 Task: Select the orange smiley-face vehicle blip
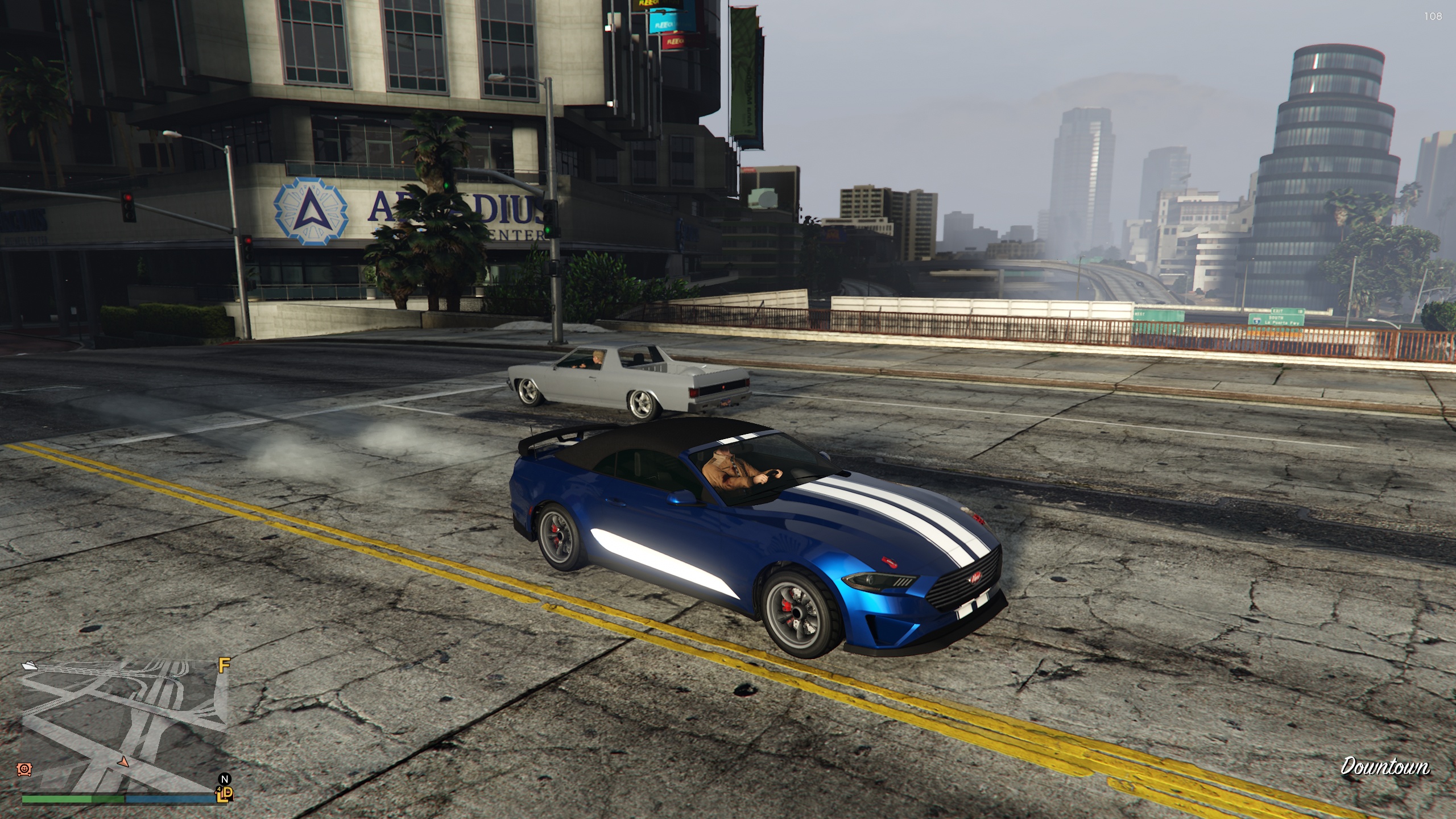pos(24,769)
